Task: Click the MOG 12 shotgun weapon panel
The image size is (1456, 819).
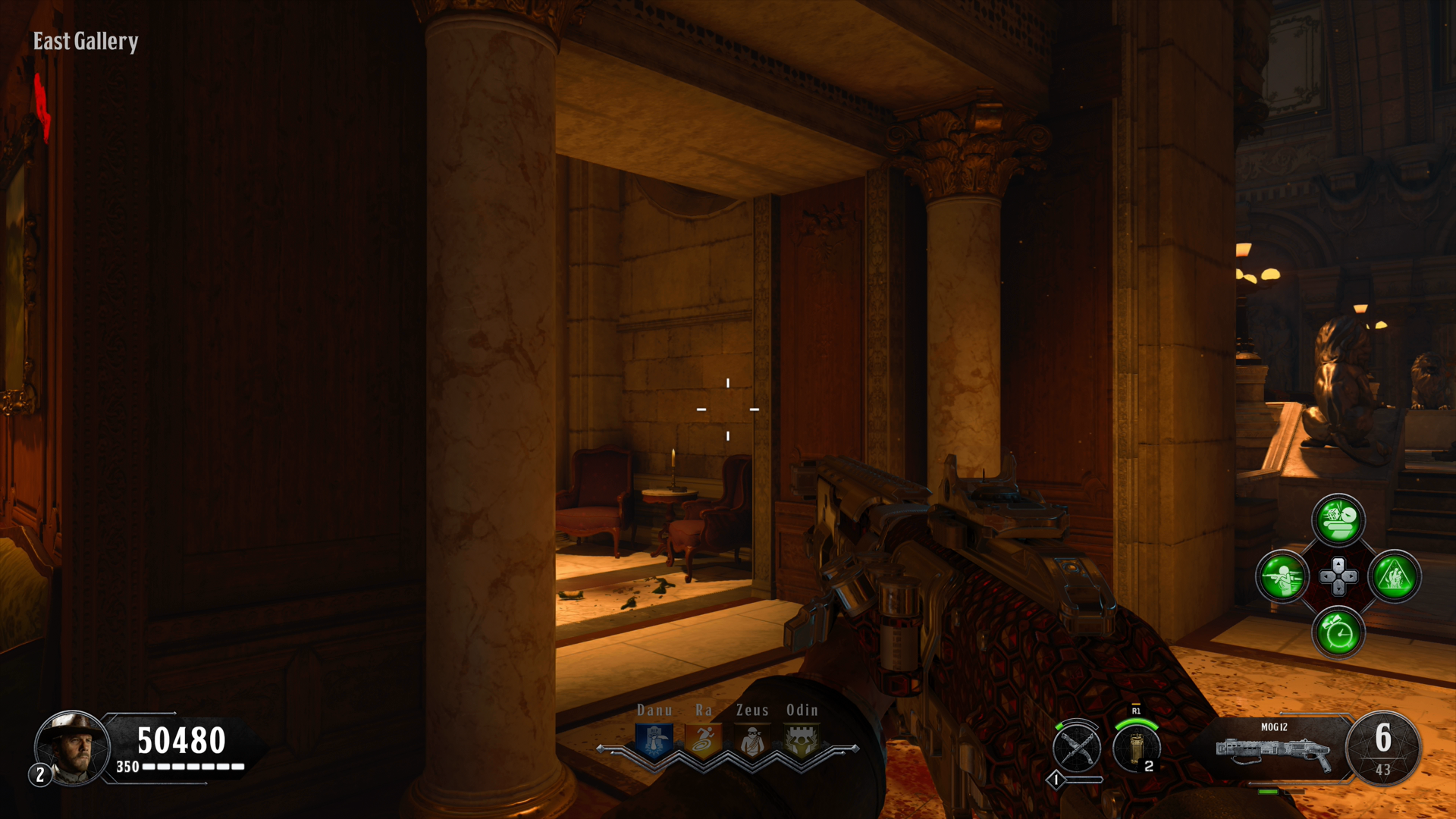Action: (1274, 749)
